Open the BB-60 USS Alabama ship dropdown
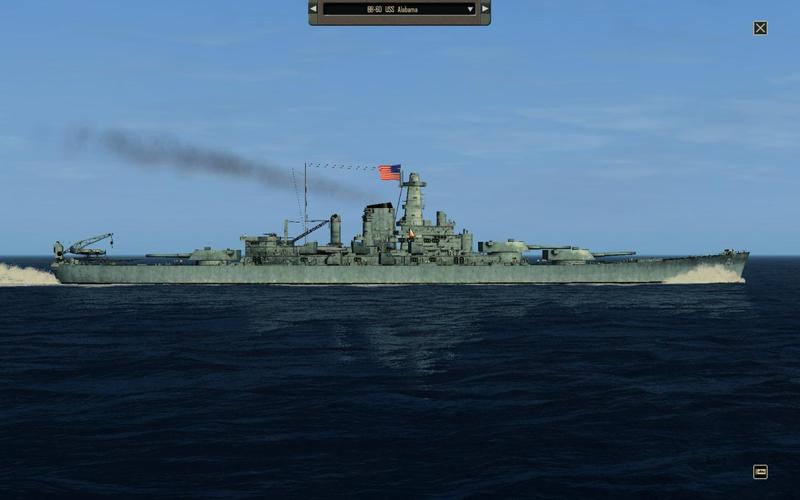The image size is (800, 500). click(399, 9)
